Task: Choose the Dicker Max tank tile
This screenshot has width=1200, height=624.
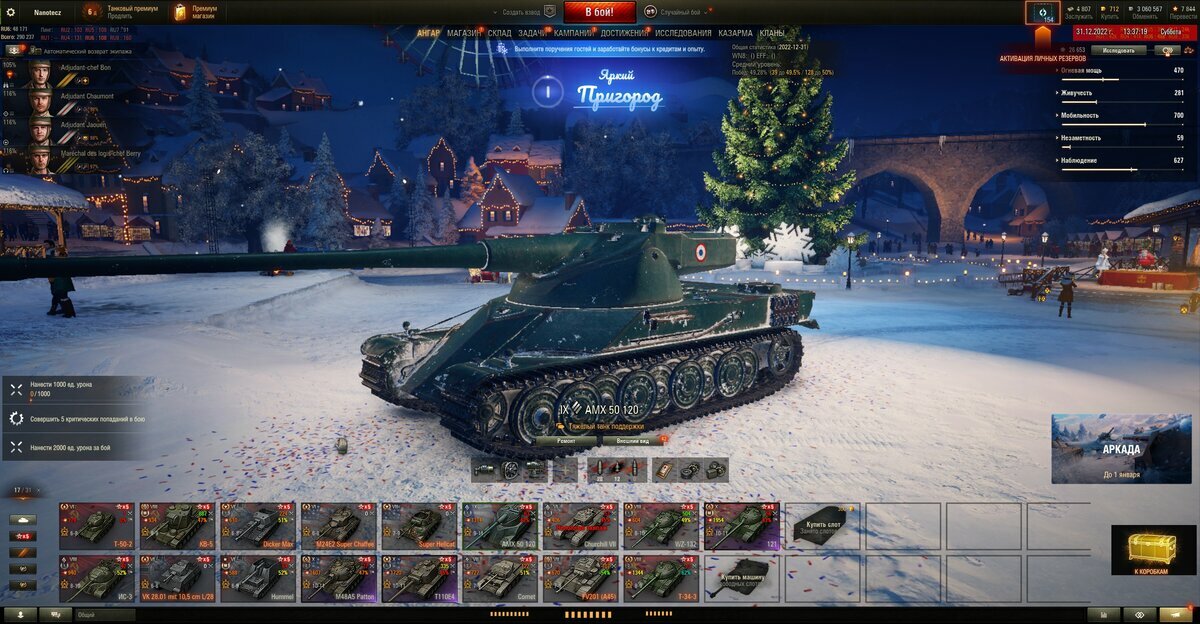Action: pos(258,525)
